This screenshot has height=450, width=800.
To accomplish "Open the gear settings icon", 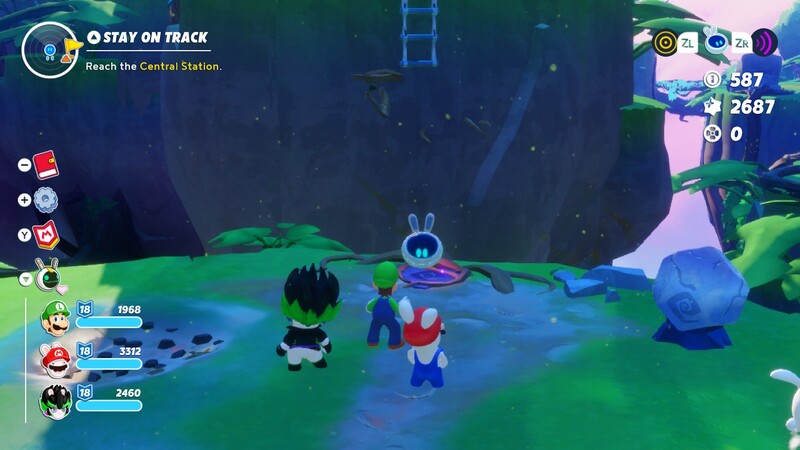I will [45, 199].
